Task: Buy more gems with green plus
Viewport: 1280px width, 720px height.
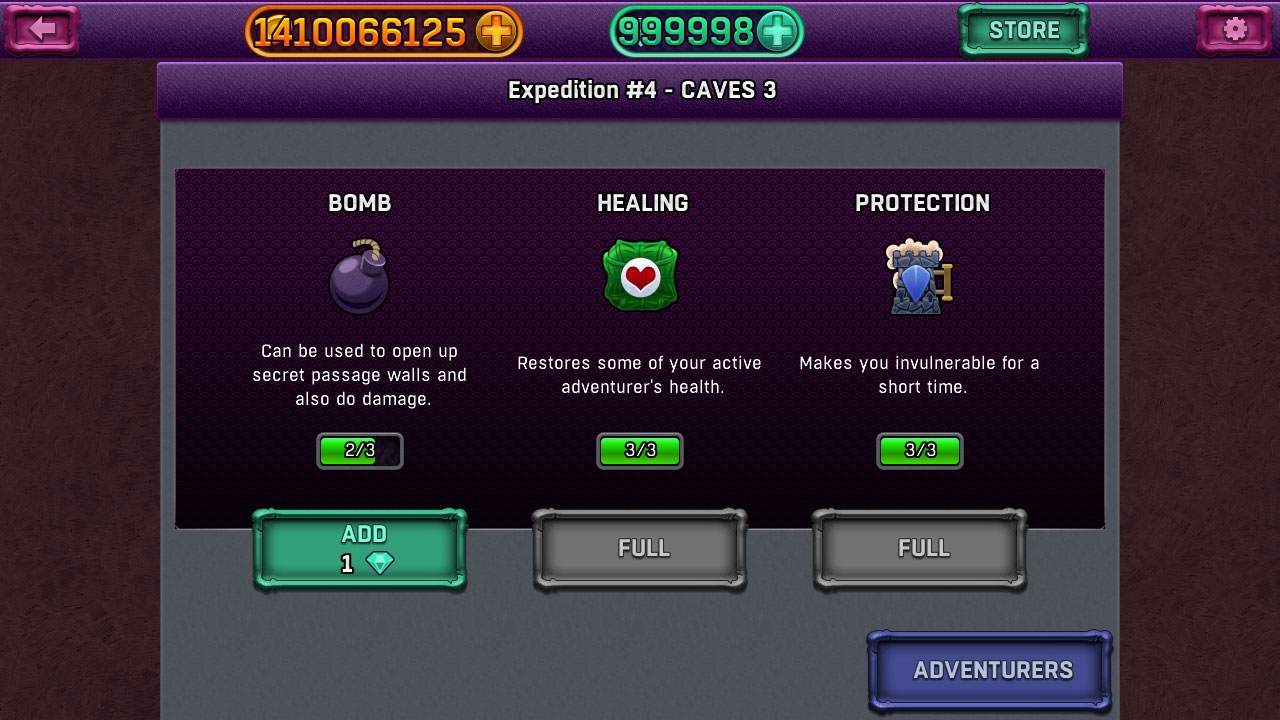Action: (776, 32)
